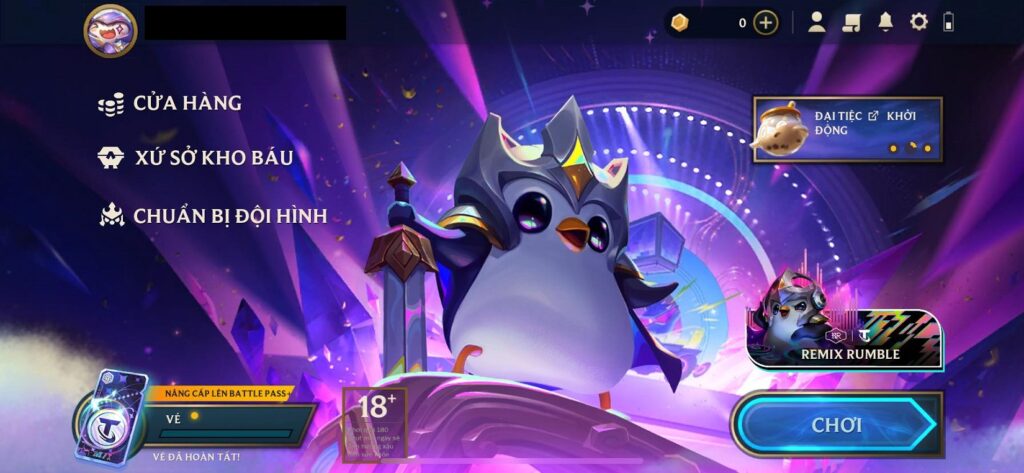This screenshot has height=473, width=1024.
Task: Add coins with the plus button
Action: pos(766,22)
